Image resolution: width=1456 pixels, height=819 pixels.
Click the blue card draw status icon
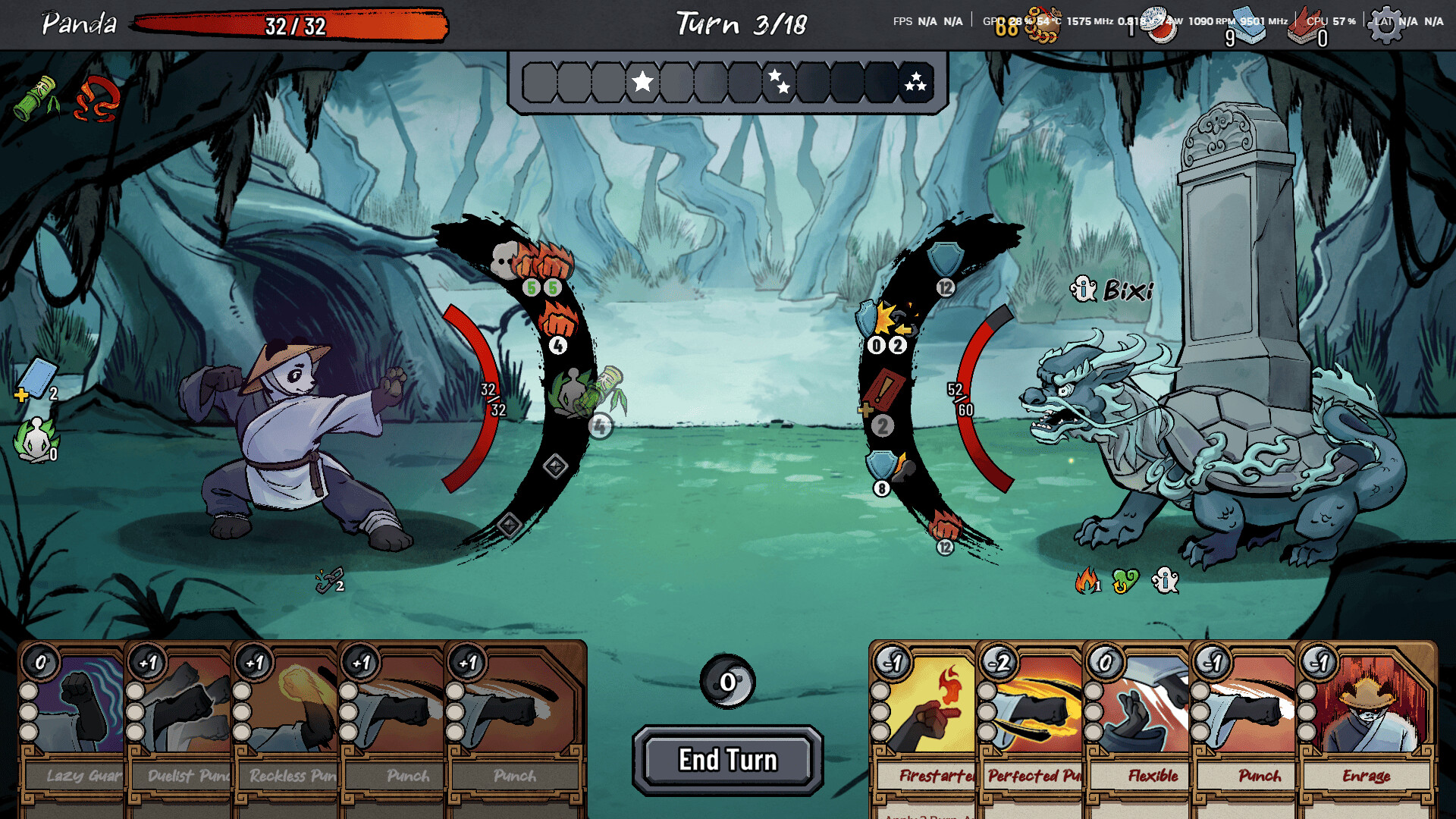(x=36, y=379)
